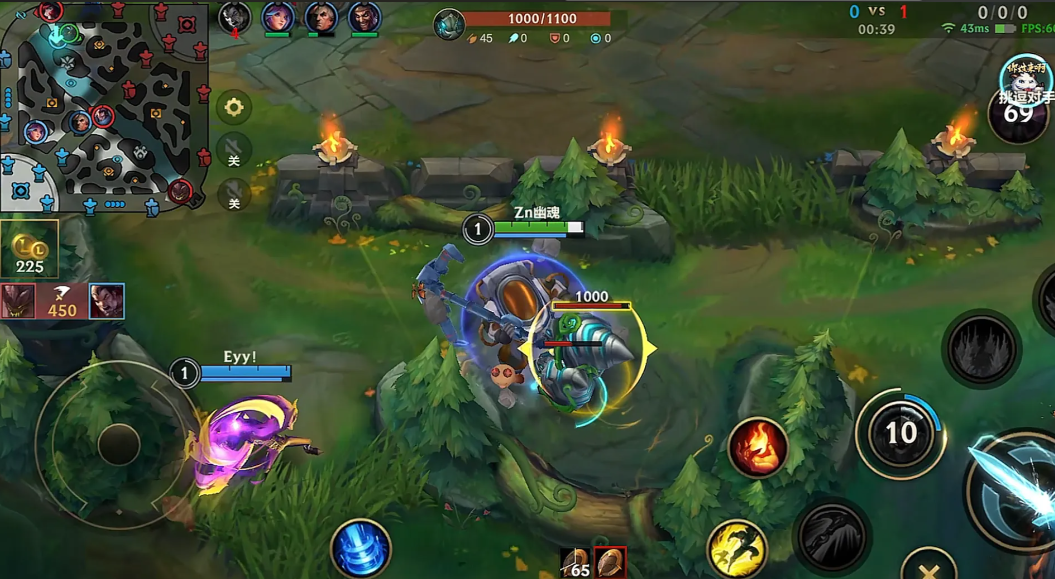The height and width of the screenshot is (579, 1055).
Task: Activate the greyed-out wing ability
Action: click(831, 538)
